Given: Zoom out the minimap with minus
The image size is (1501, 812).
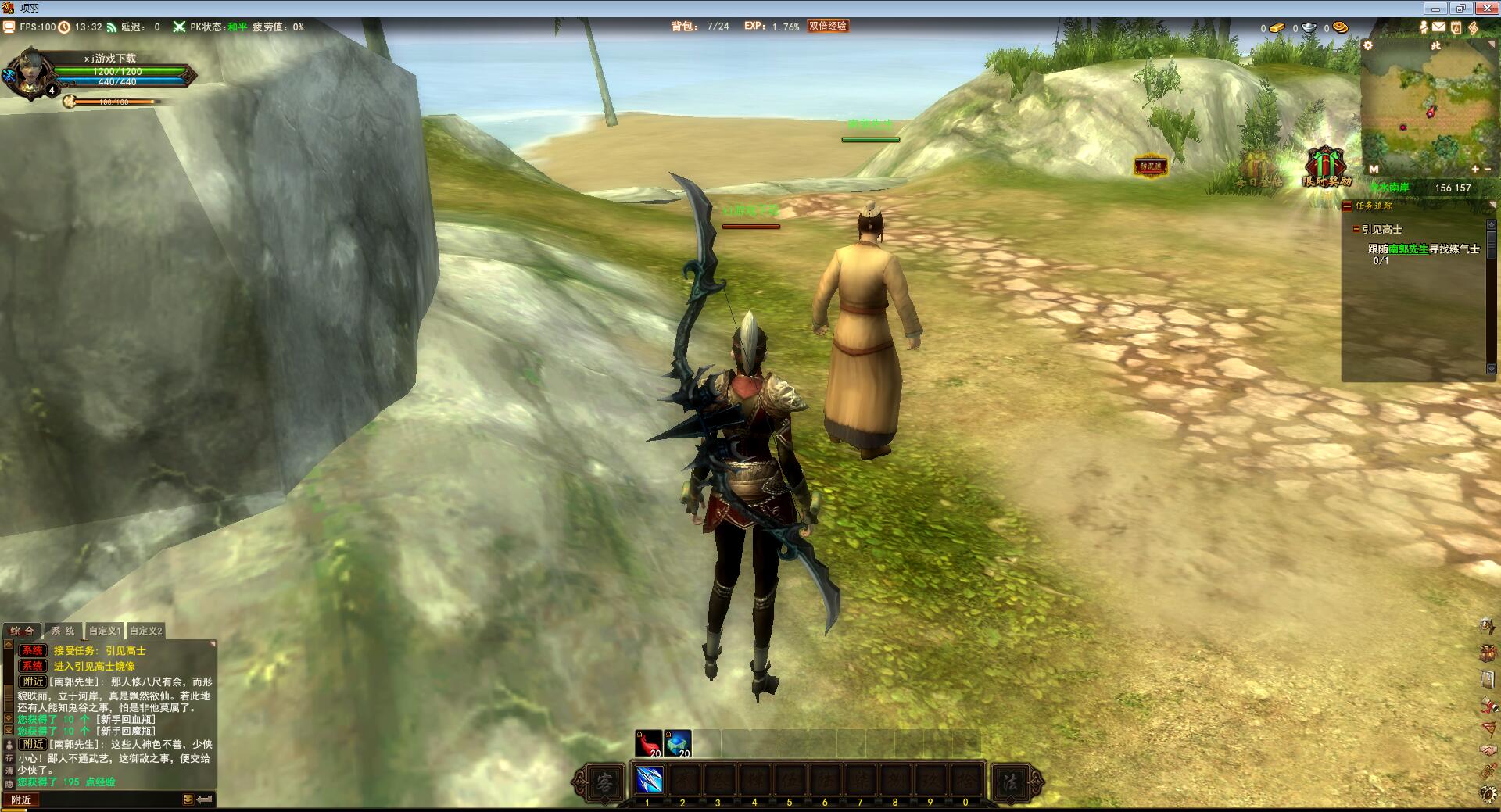Looking at the screenshot, I should [x=1487, y=169].
